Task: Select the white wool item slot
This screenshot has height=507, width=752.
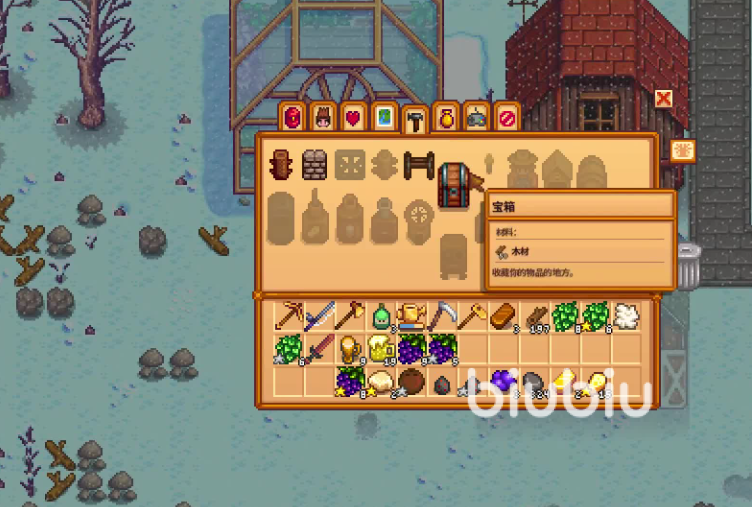Action: (x=626, y=317)
